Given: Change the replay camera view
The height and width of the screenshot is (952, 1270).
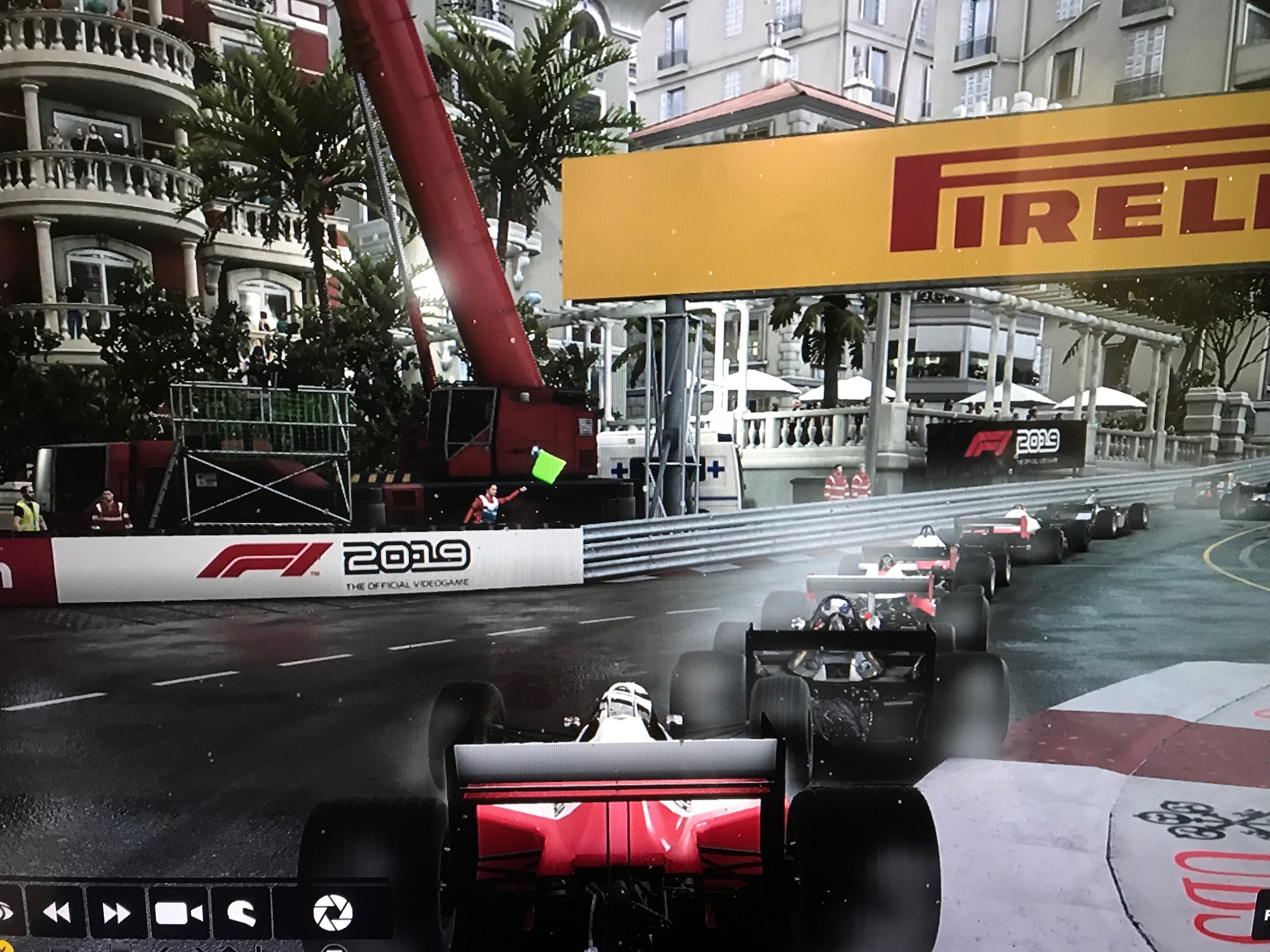Looking at the screenshot, I should coord(179,912).
